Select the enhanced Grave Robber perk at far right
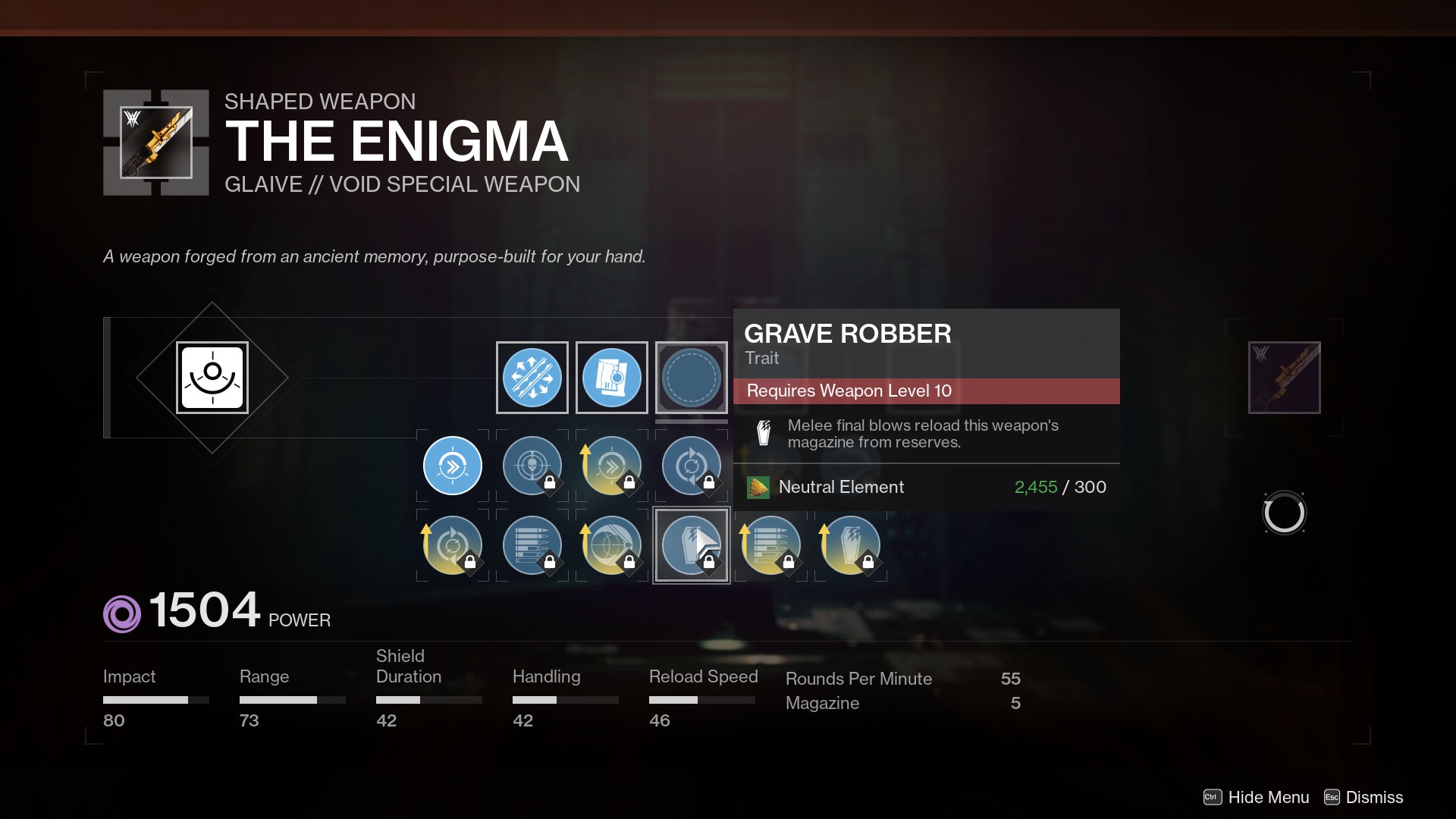The width and height of the screenshot is (1456, 819). (x=850, y=545)
